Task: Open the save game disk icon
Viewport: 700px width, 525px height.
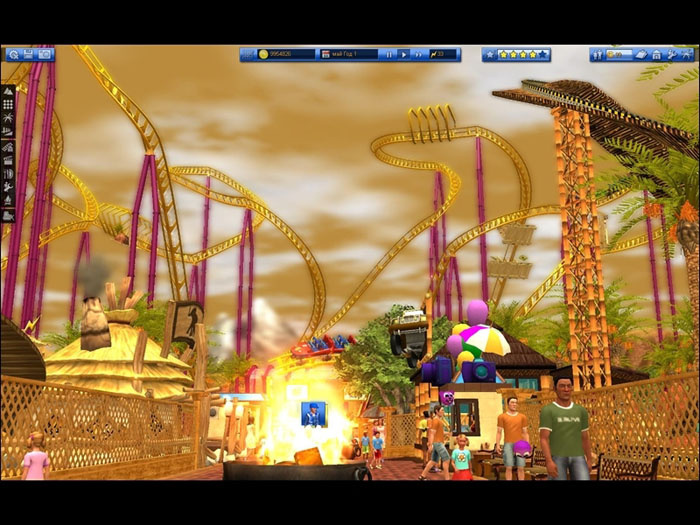Action: [28, 54]
